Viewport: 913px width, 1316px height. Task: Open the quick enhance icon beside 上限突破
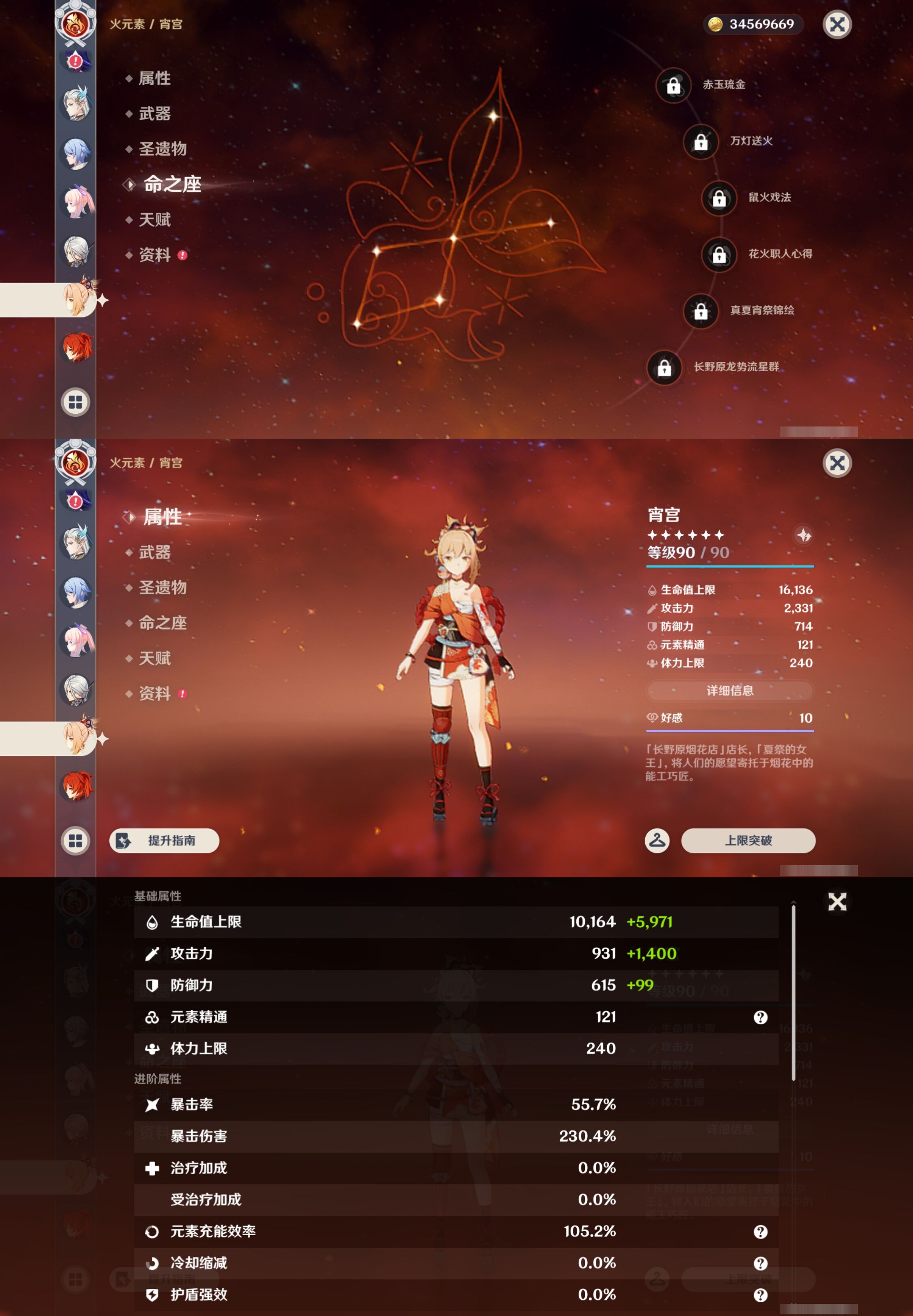point(657,841)
